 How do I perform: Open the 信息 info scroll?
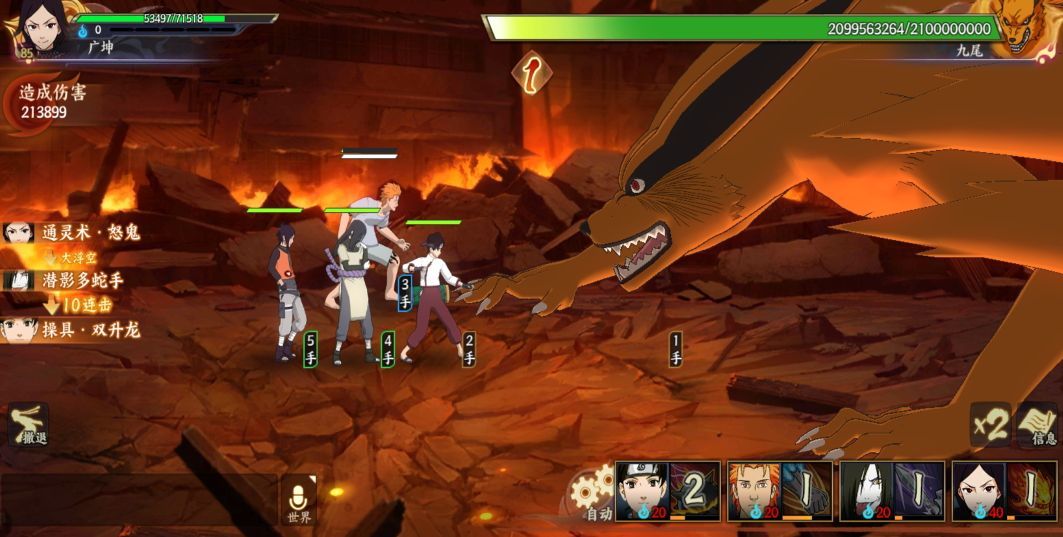tap(1040, 425)
